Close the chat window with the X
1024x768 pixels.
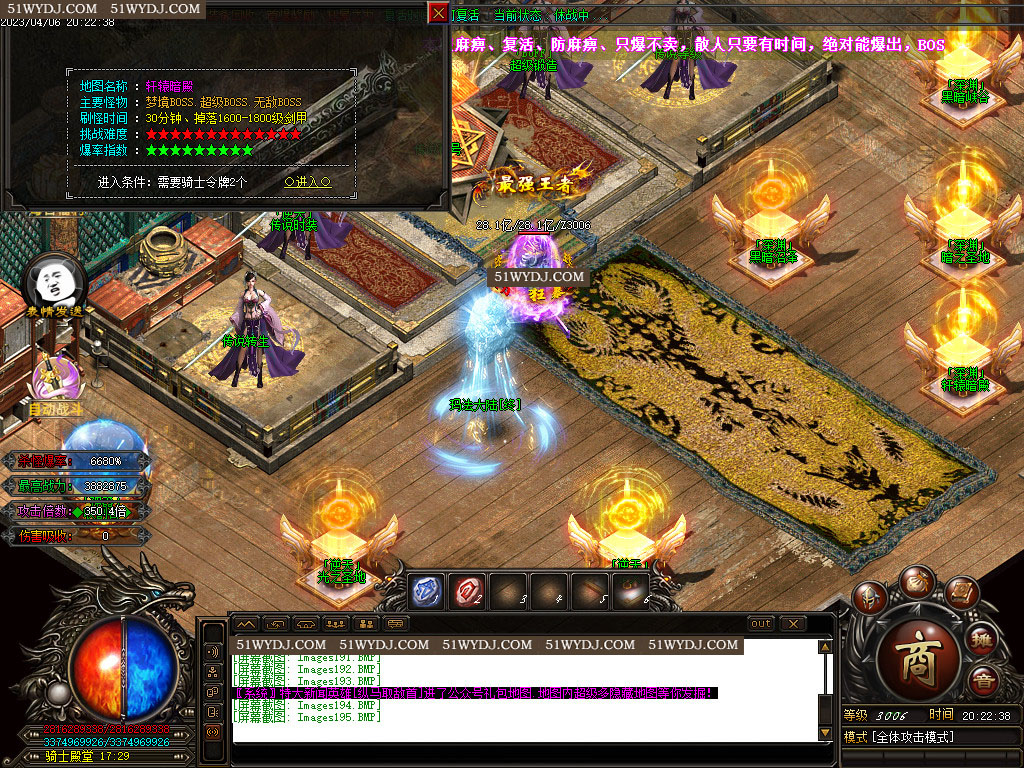793,624
